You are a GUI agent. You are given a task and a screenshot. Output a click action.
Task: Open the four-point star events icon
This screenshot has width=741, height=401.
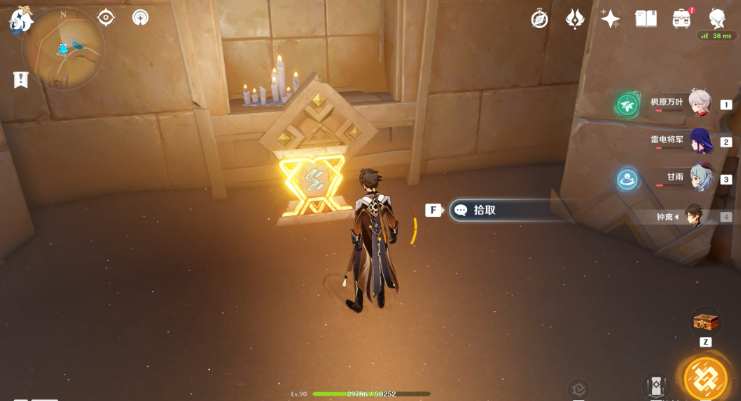click(610, 19)
